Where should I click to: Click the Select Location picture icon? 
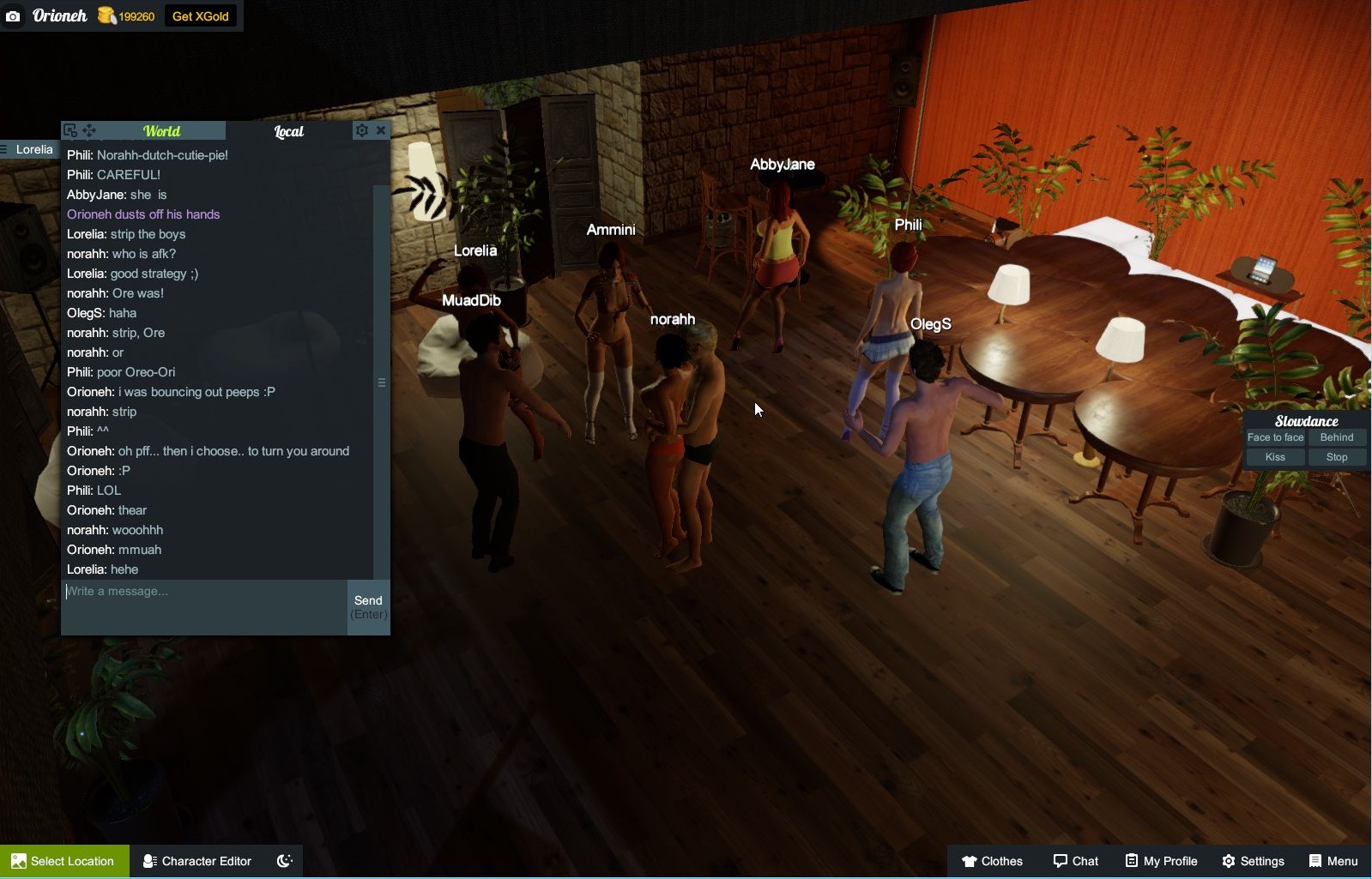[x=19, y=861]
